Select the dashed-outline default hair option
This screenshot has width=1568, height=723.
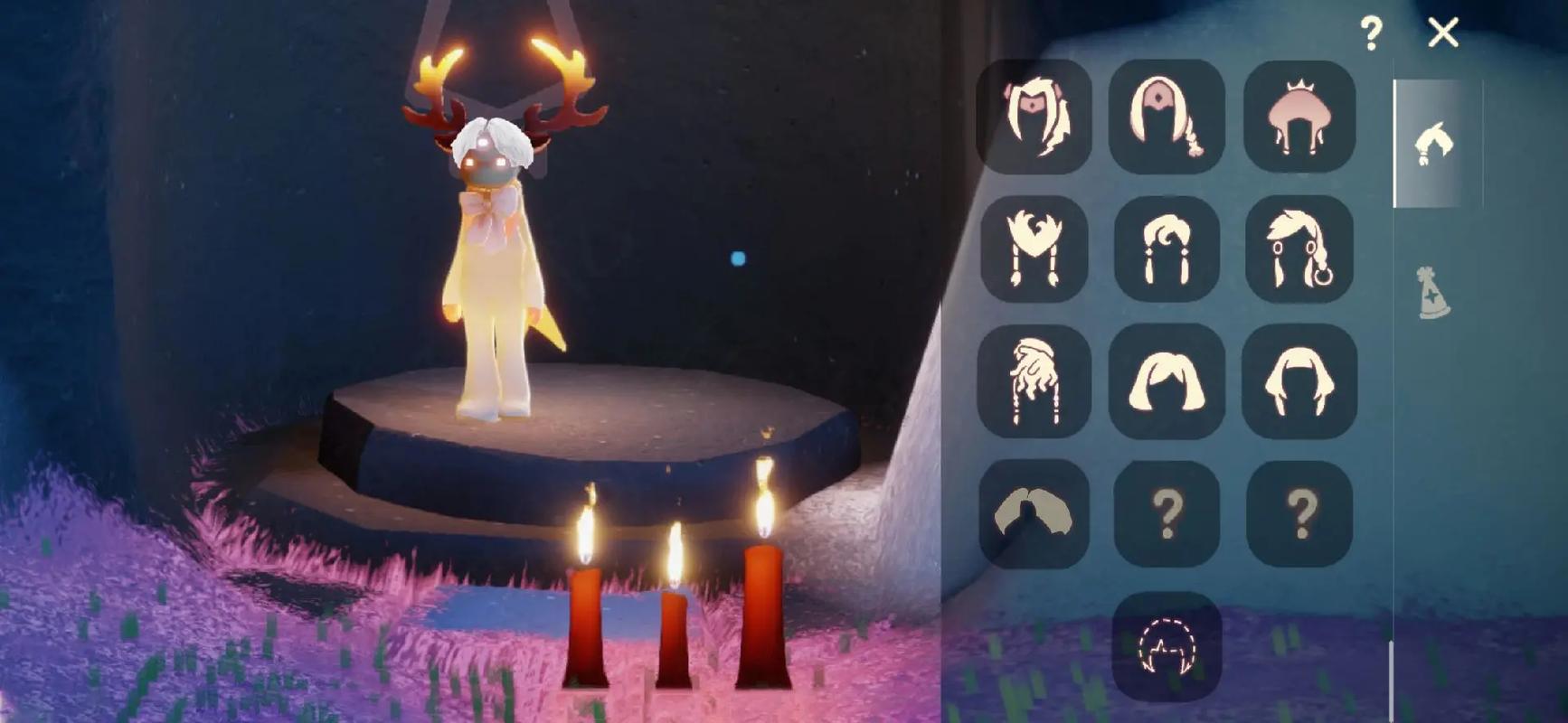click(x=1167, y=646)
